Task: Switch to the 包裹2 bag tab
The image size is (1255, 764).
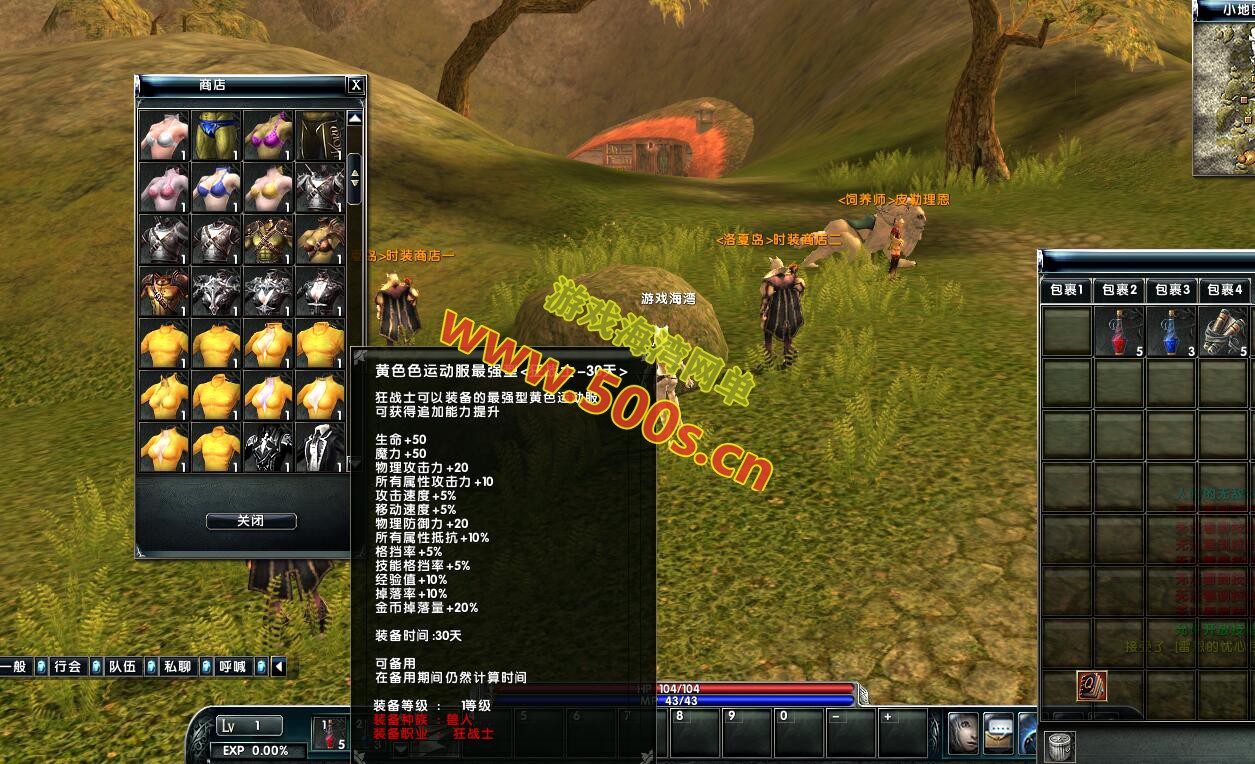Action: (1119, 290)
